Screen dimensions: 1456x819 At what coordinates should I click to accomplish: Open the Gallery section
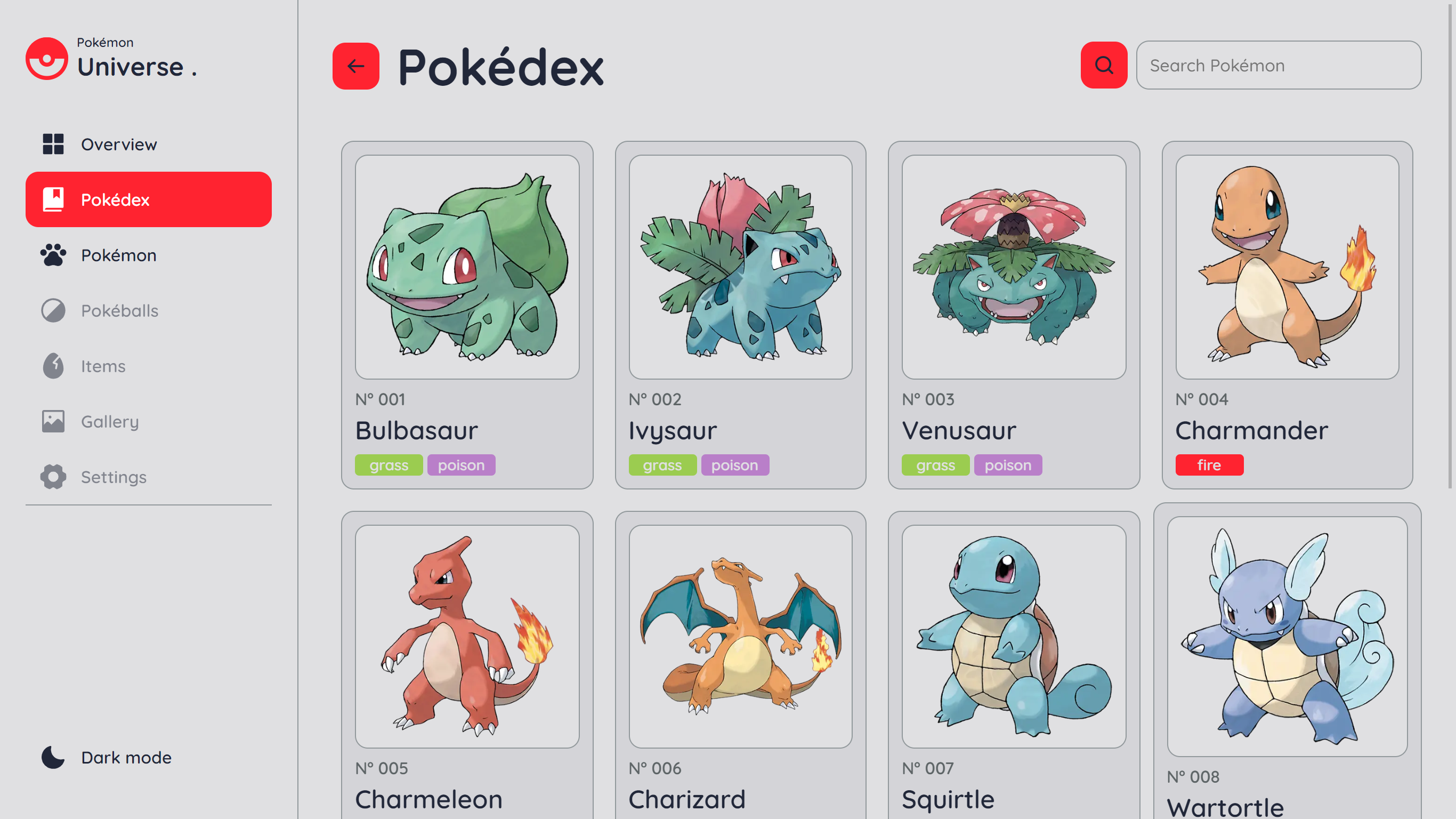point(110,421)
